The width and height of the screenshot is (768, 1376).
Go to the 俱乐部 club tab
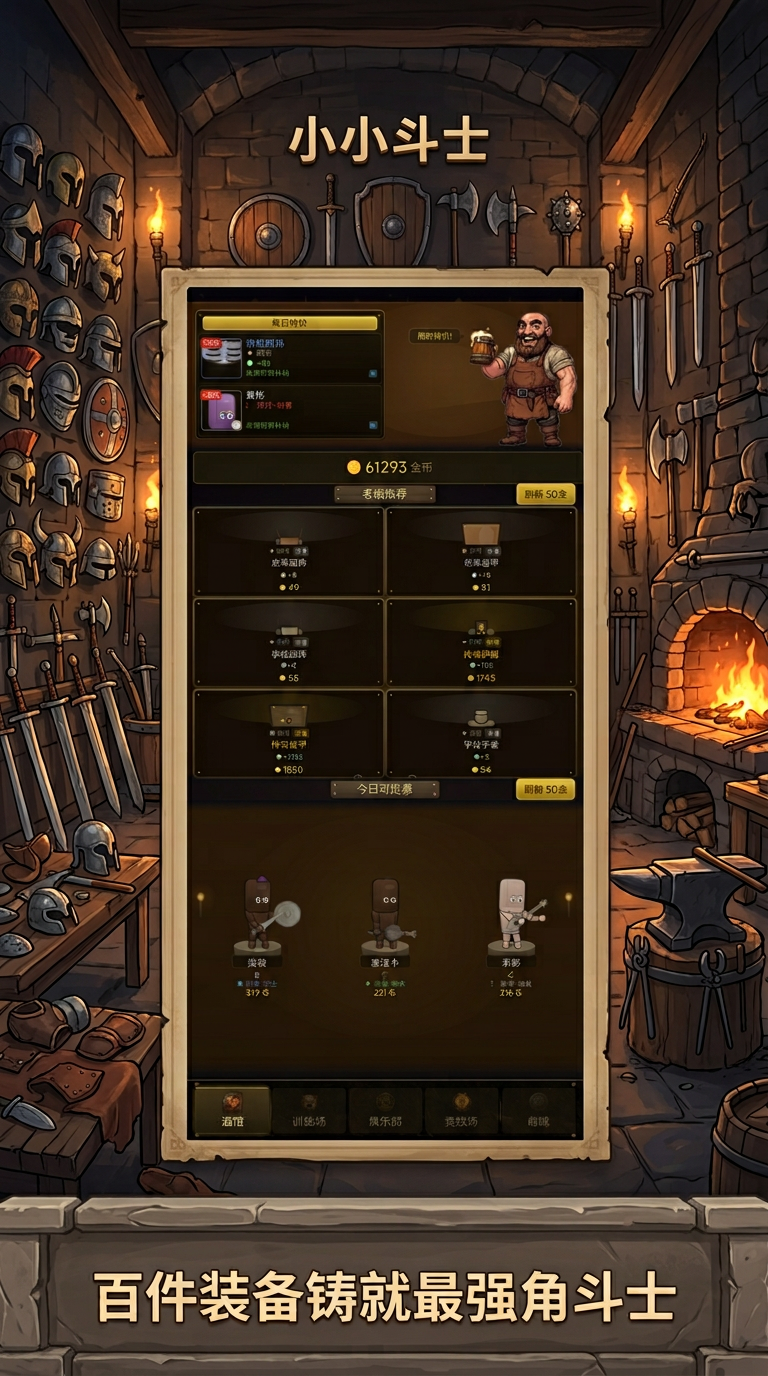tap(385, 1110)
